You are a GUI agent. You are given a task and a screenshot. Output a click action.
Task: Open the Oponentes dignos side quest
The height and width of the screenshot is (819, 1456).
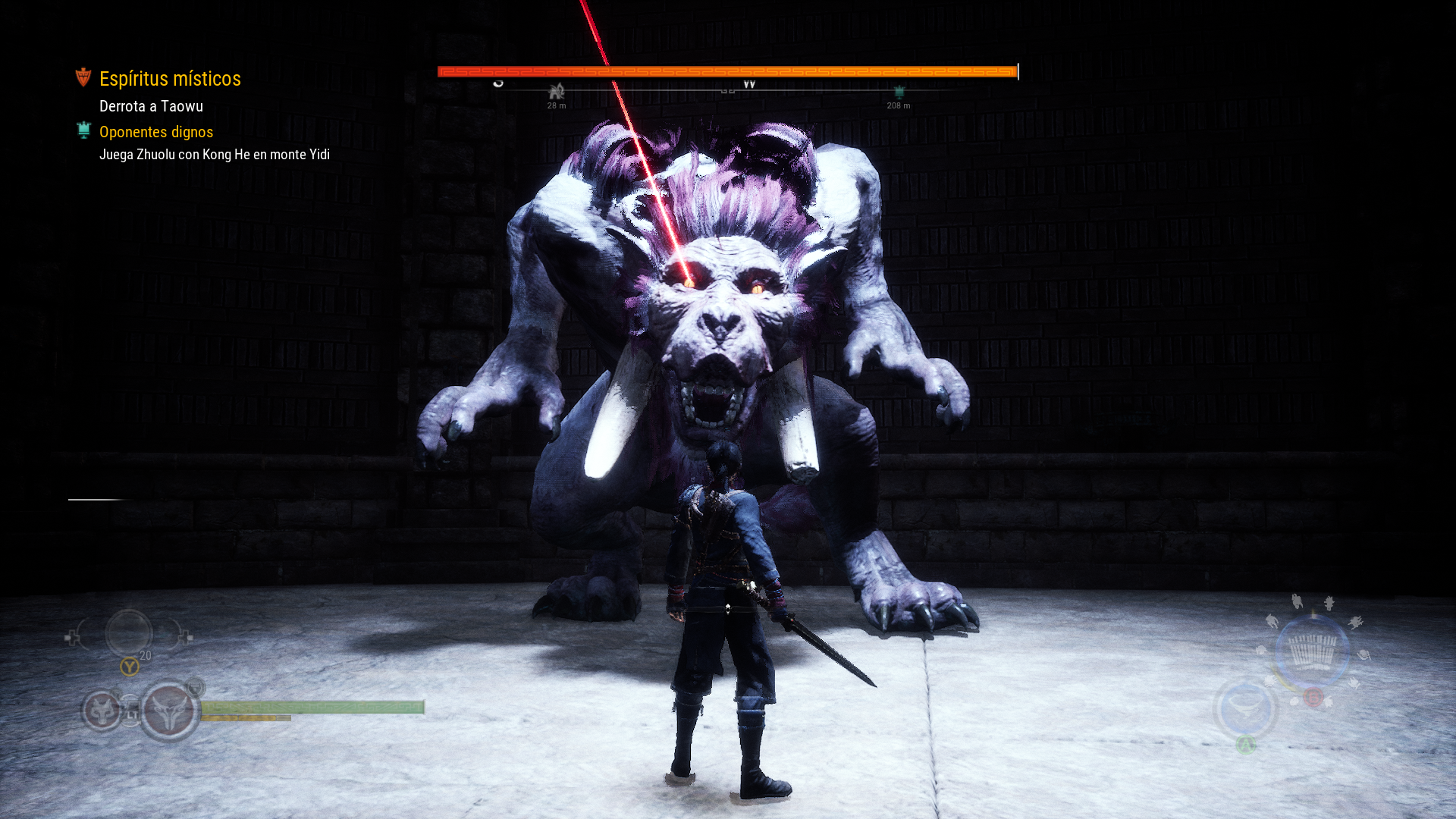click(x=156, y=132)
